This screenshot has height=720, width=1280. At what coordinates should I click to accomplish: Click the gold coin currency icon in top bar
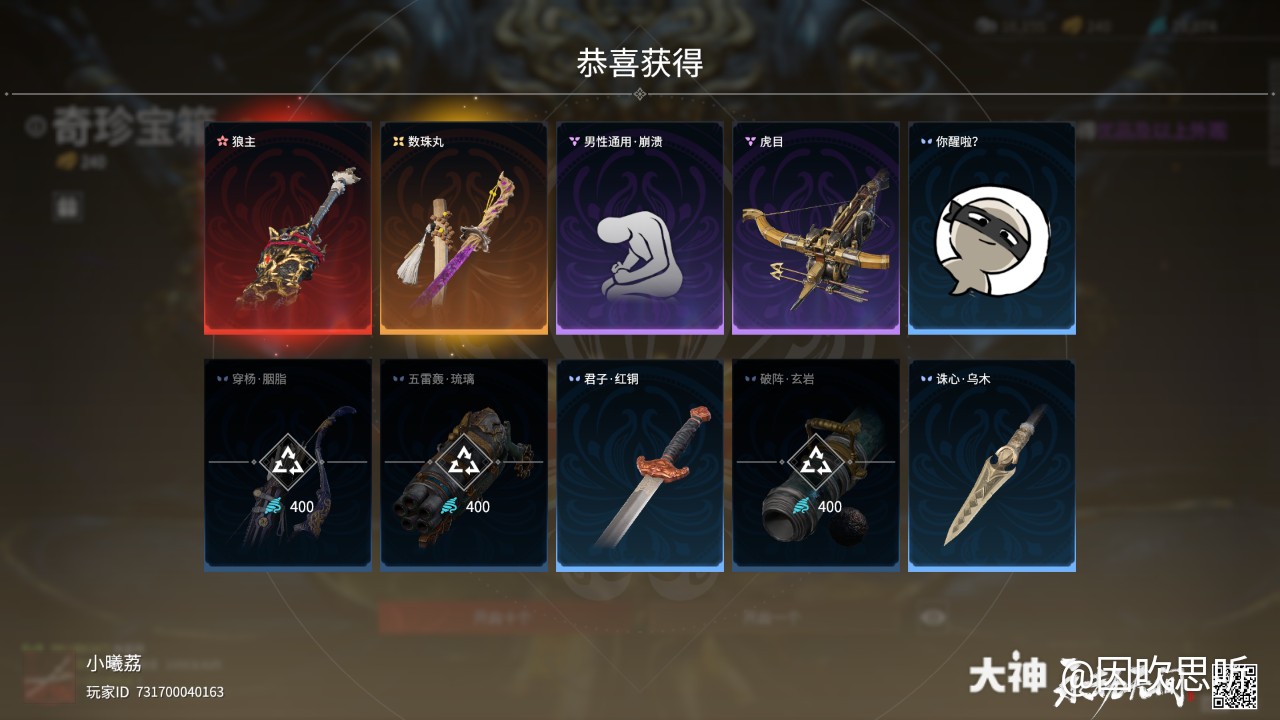[1072, 25]
